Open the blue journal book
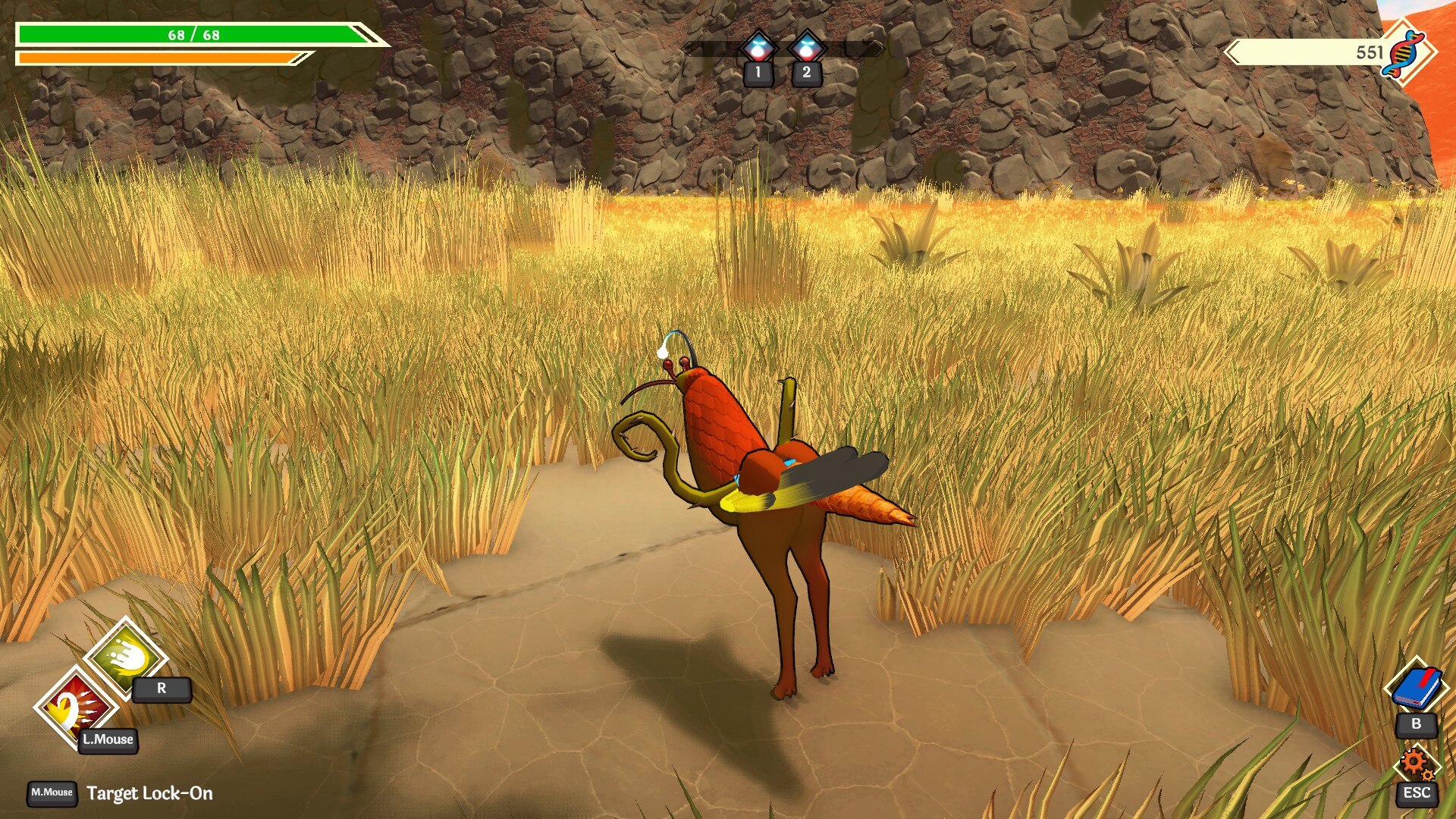 click(1415, 687)
